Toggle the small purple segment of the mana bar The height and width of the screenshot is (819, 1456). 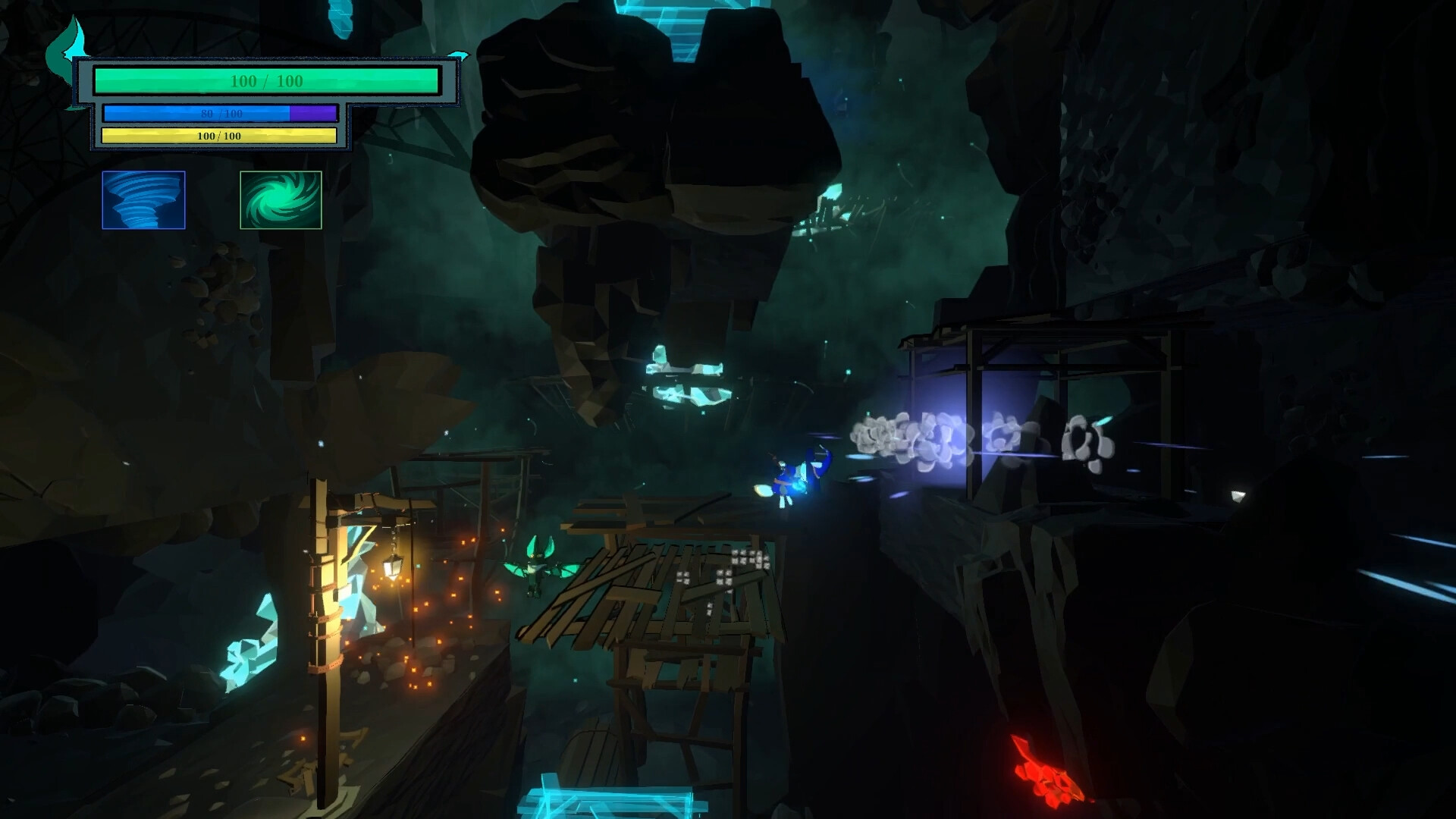point(312,112)
